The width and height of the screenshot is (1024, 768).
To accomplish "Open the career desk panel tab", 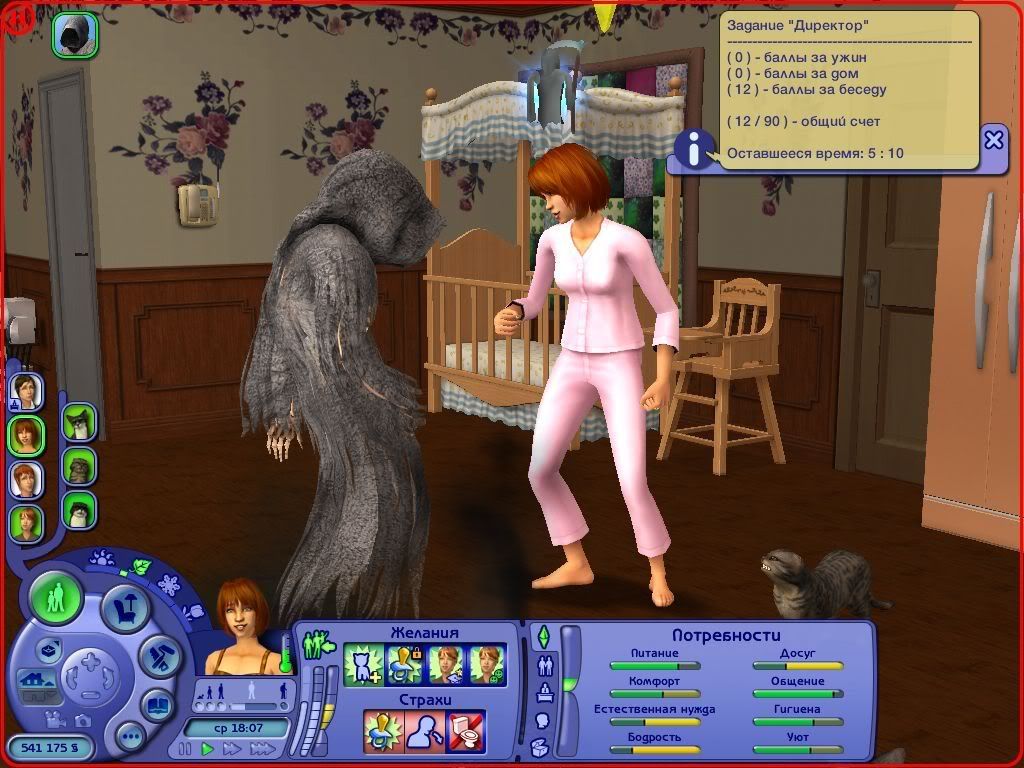I will click(543, 693).
